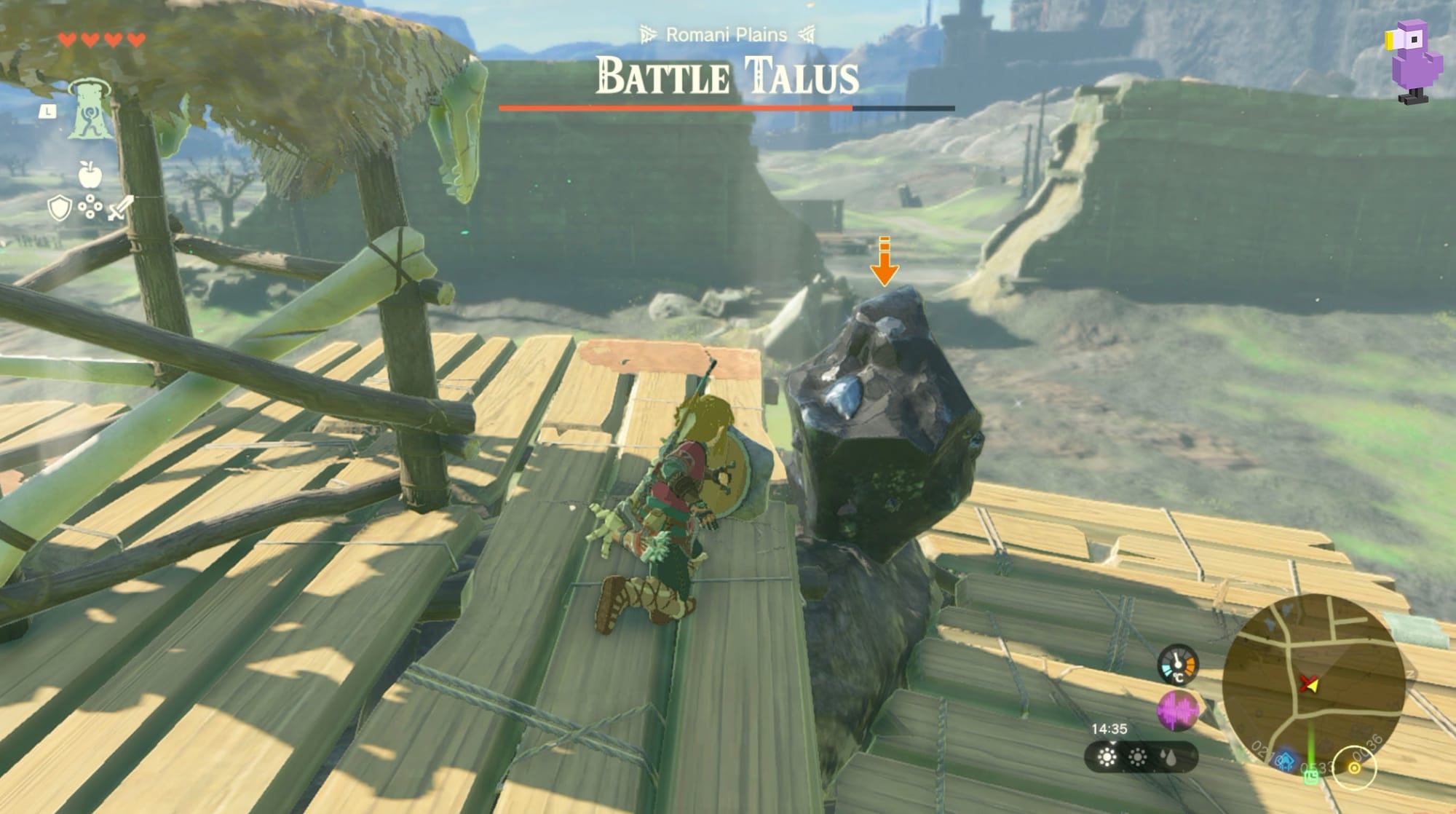Viewport: 1456px width, 814px height.
Task: Select the Romani Plains location label
Action: 729,32
